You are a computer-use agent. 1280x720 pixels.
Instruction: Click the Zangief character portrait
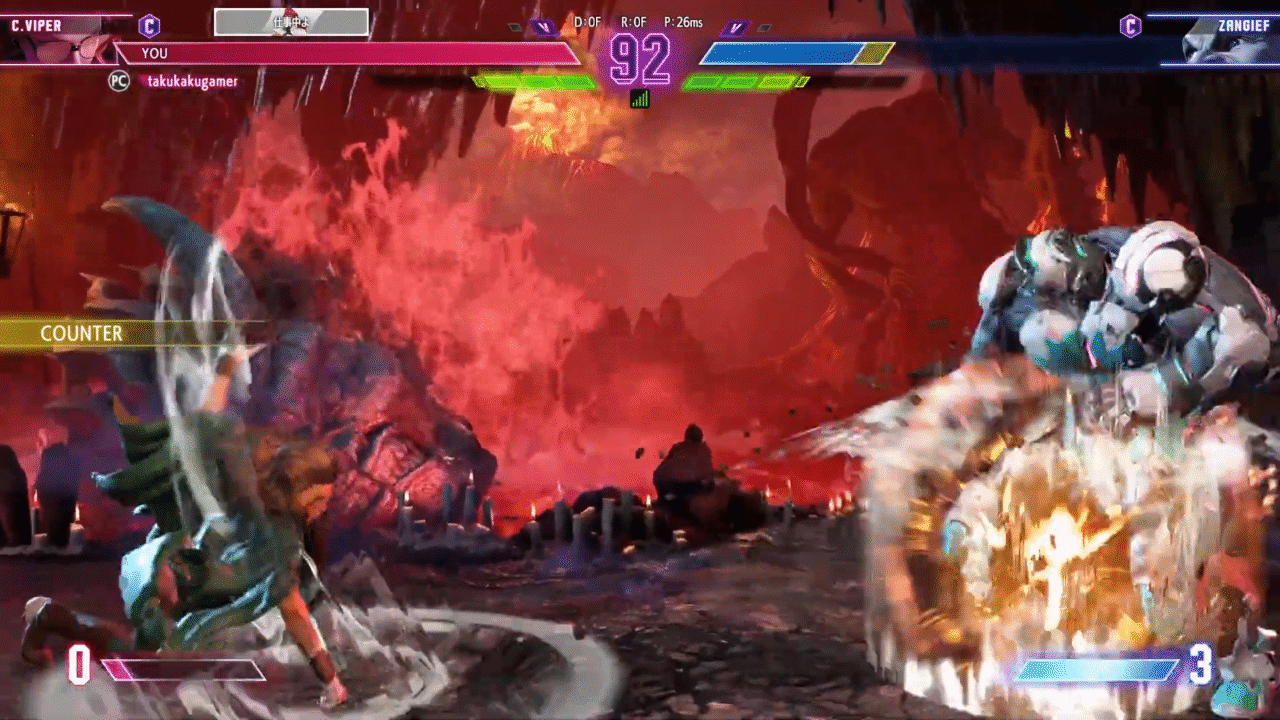tap(1215, 42)
